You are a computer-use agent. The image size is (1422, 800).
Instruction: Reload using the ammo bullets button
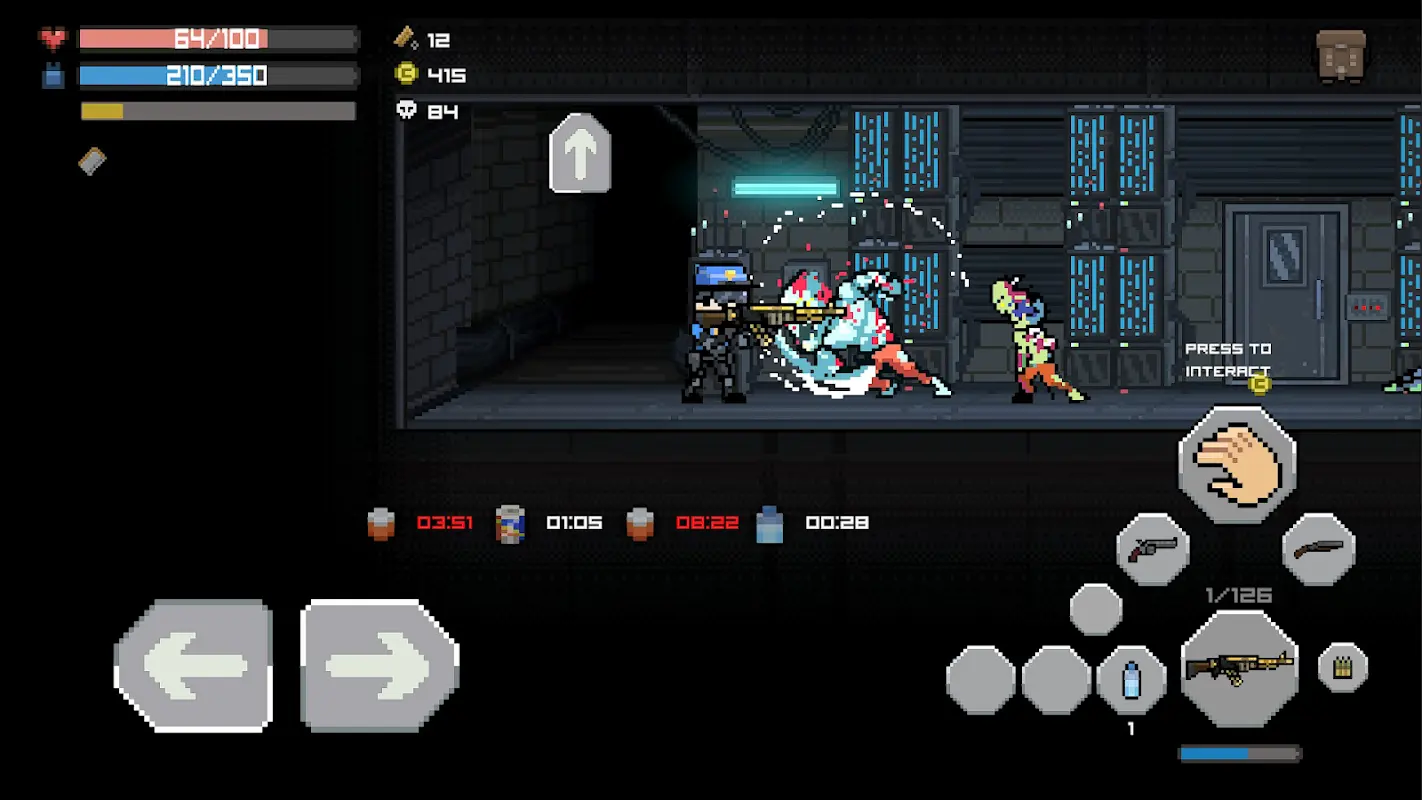[1342, 667]
